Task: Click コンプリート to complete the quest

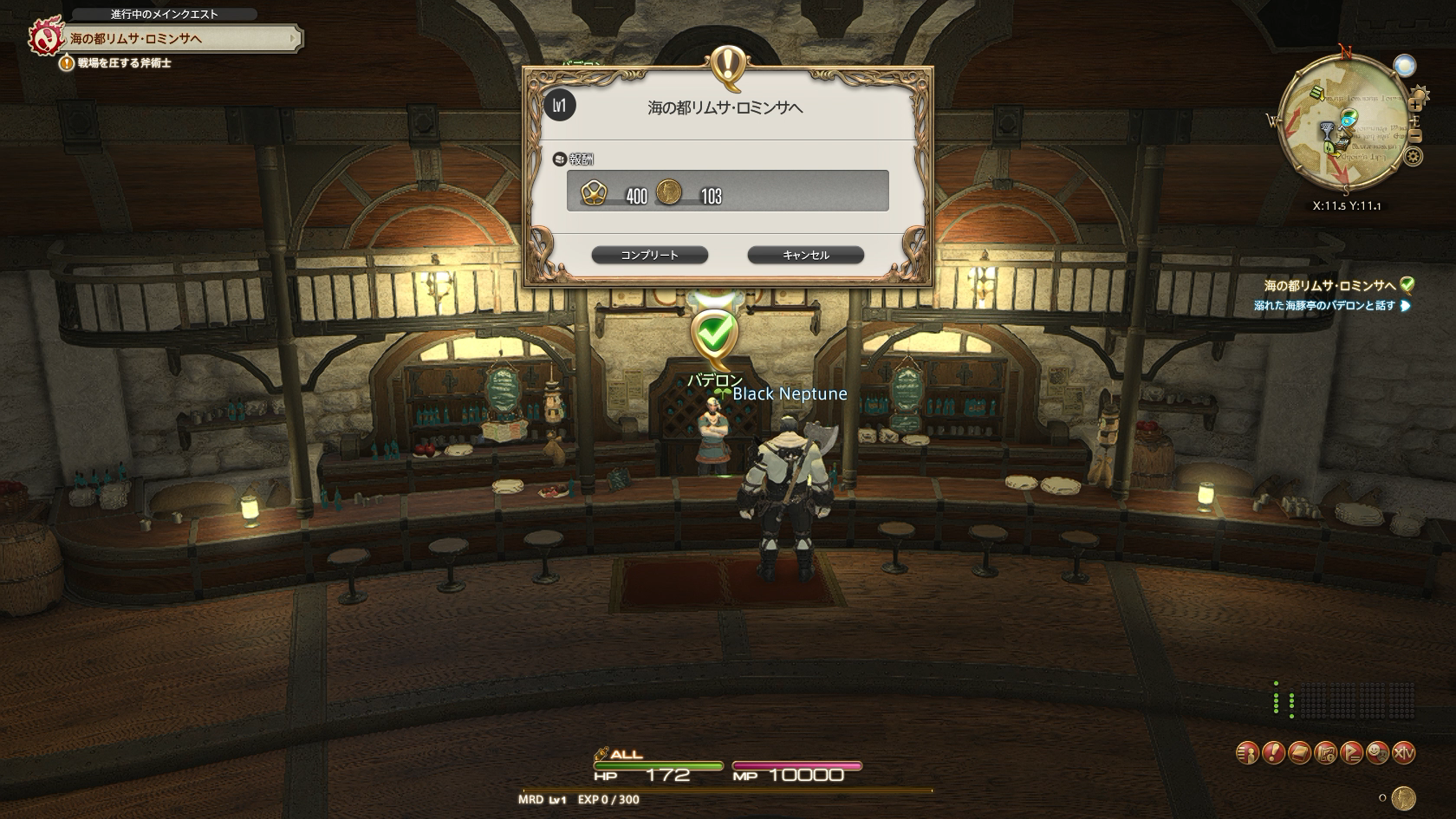Action: (649, 255)
